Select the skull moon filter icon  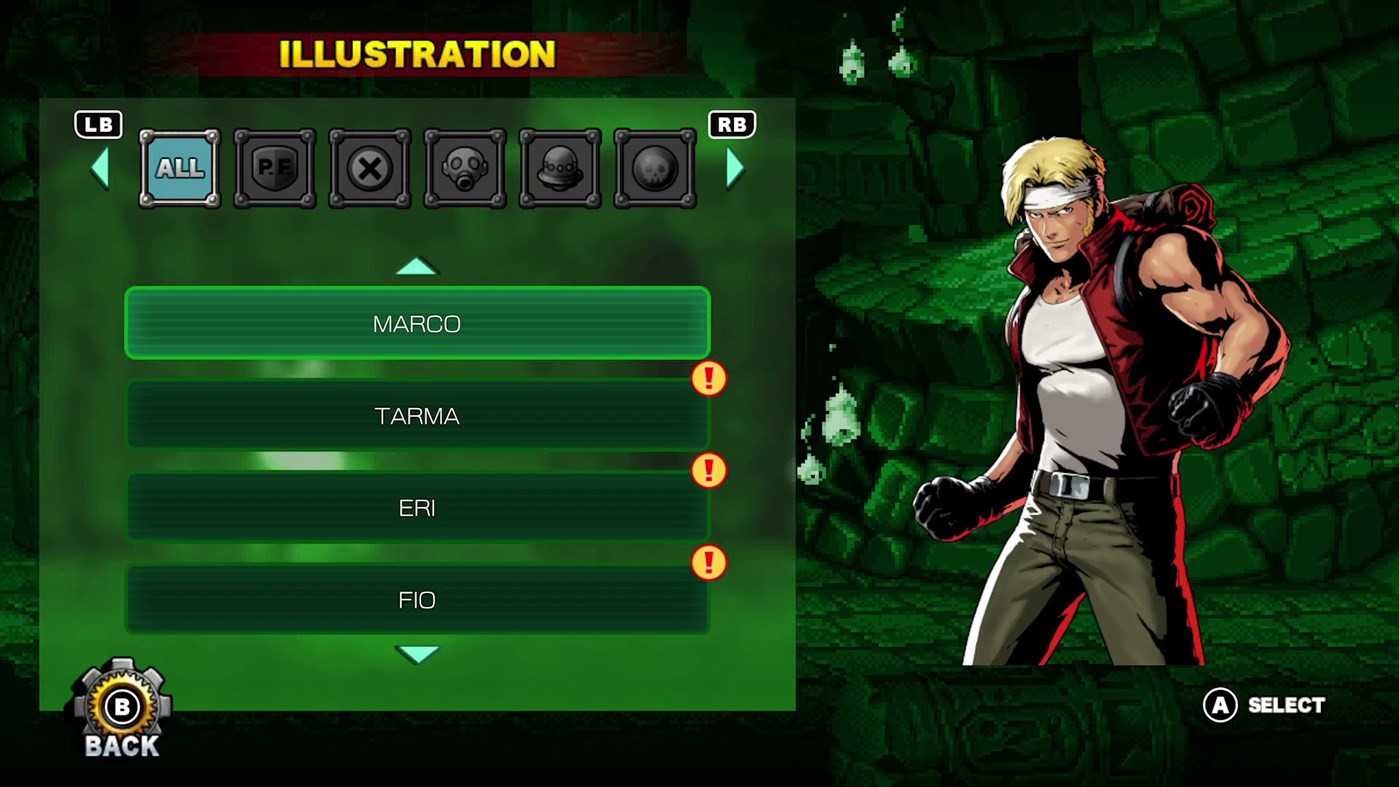coord(654,167)
